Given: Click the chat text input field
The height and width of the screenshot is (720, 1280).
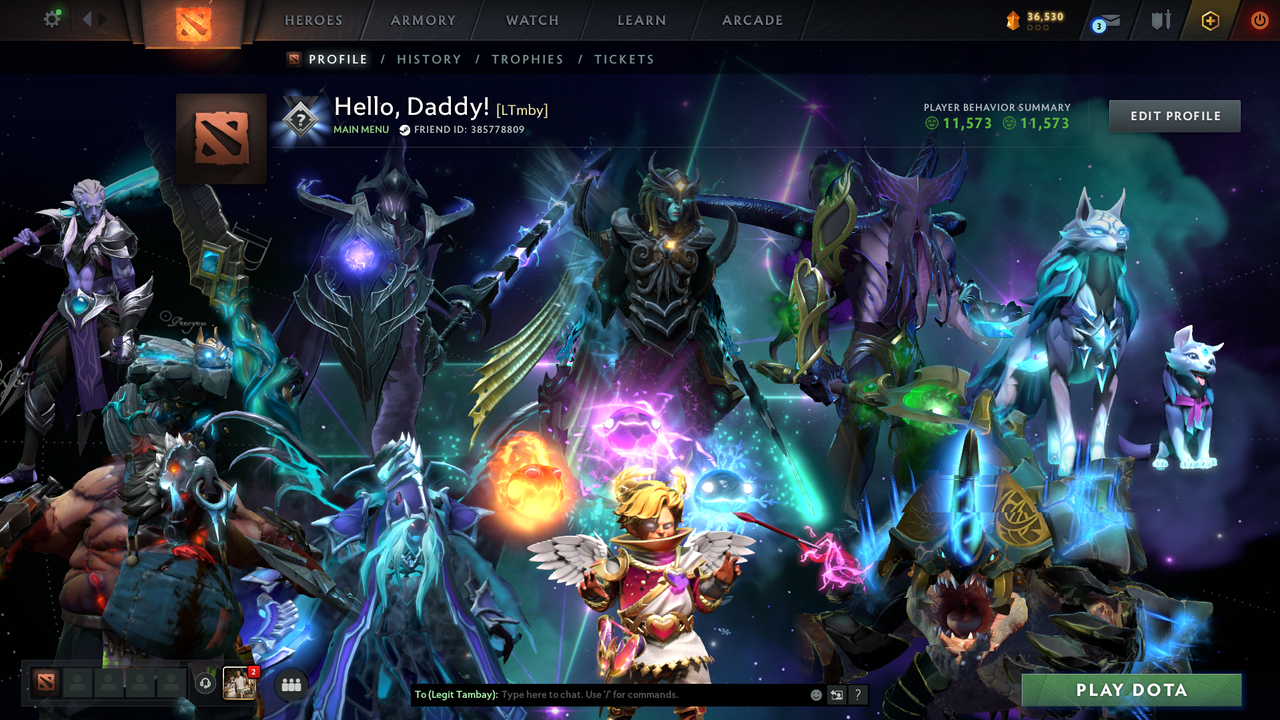Looking at the screenshot, I should (x=620, y=694).
